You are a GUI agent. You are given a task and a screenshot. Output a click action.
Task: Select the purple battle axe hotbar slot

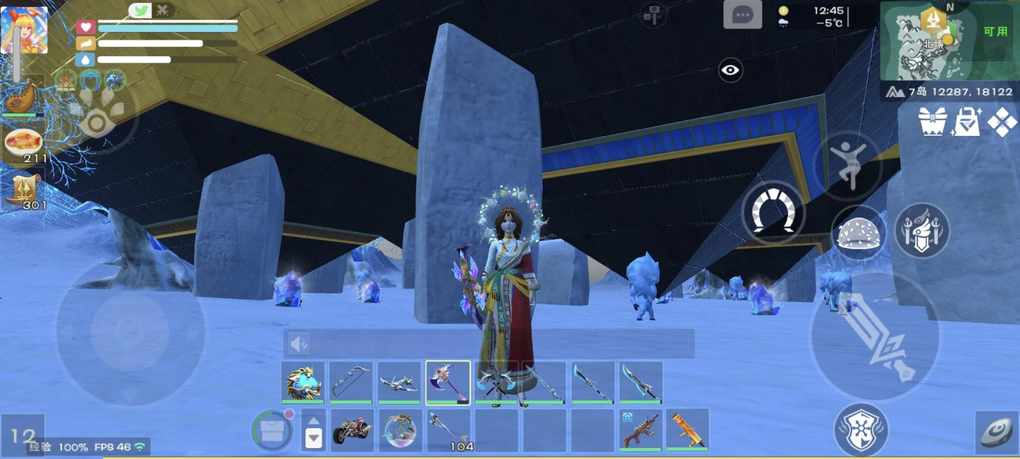tap(447, 382)
